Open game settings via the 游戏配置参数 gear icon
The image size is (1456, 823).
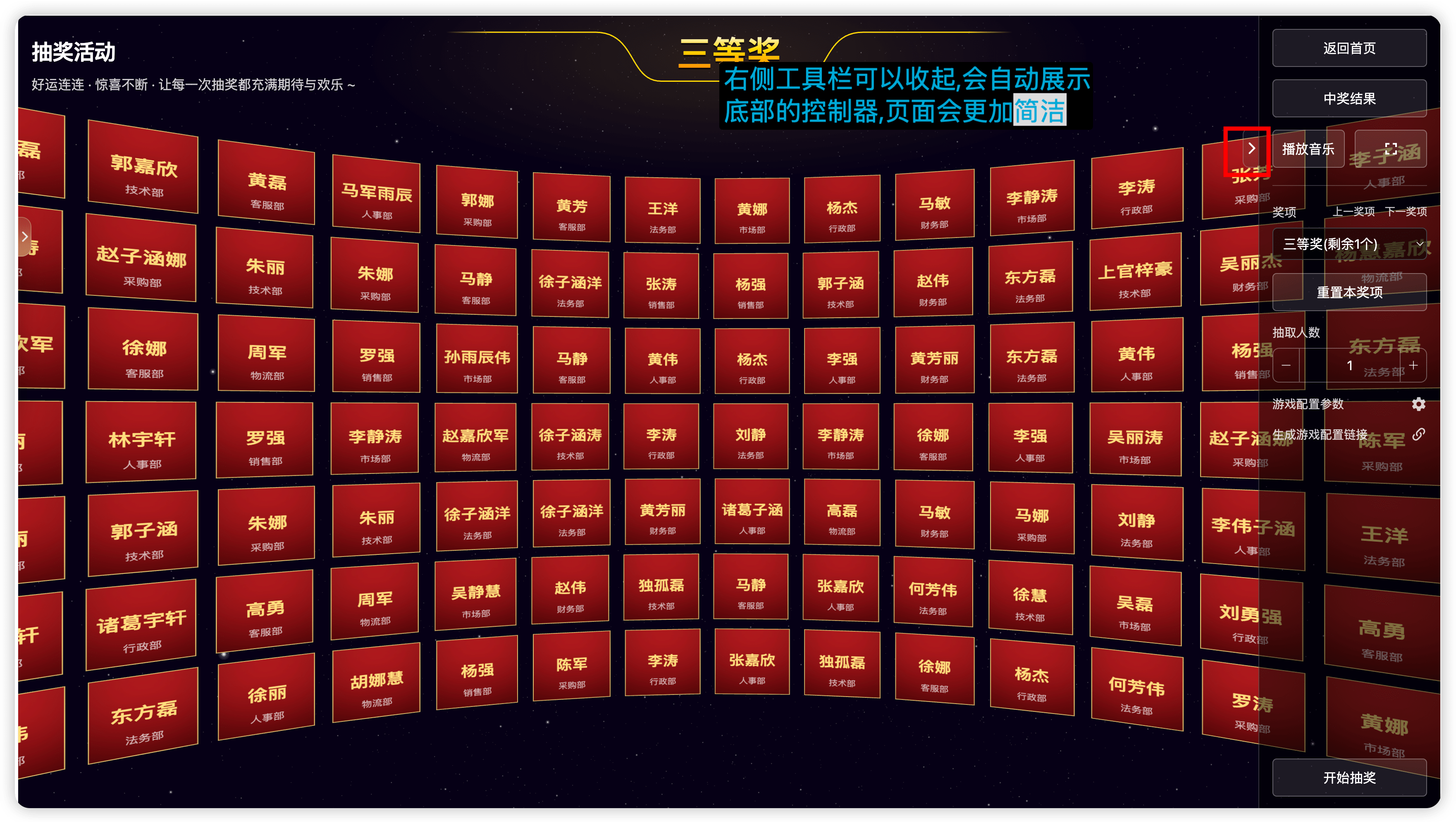[1419, 404]
